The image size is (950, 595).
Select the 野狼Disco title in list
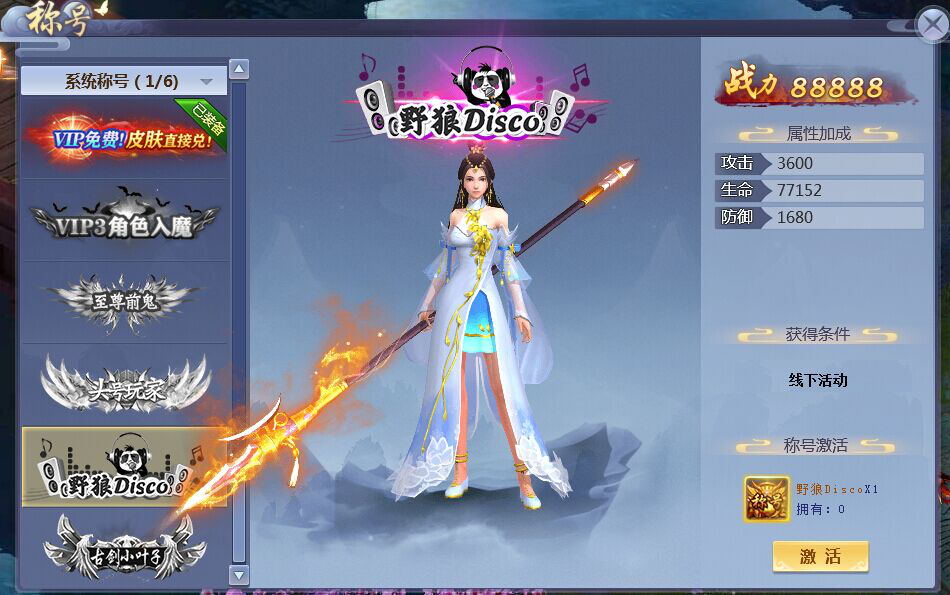click(124, 468)
